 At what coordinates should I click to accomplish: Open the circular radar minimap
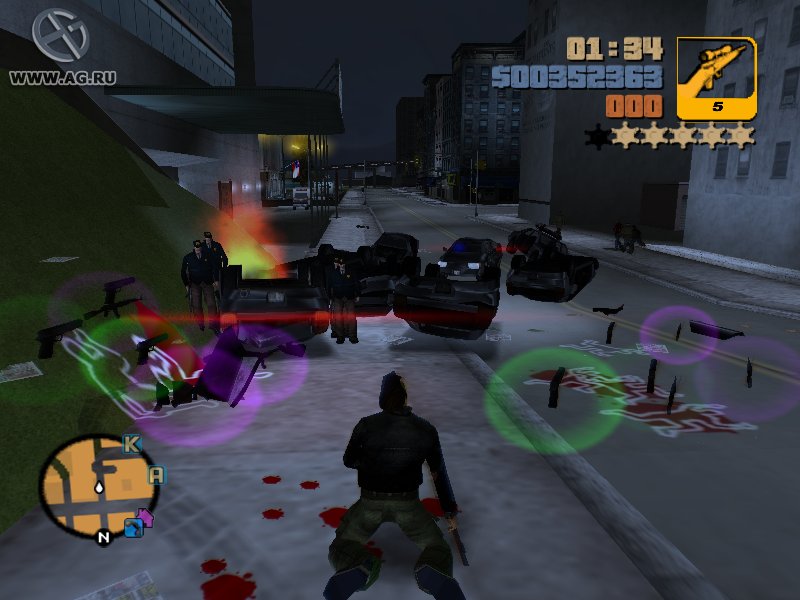[99, 483]
